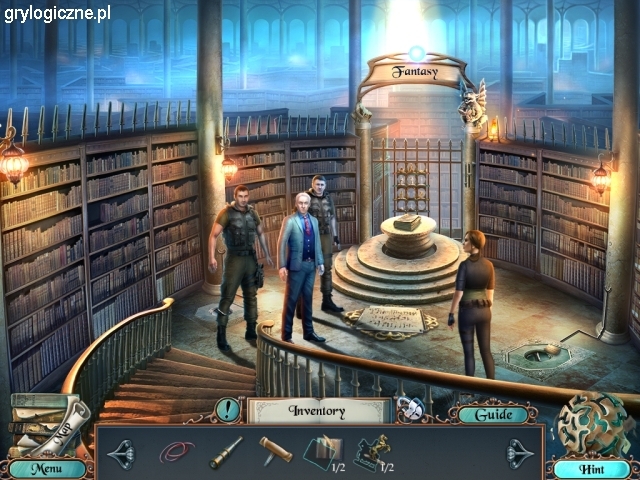Select the chess knight figurine item
Image resolution: width=640 pixels, height=480 pixels.
pyautogui.click(x=372, y=452)
